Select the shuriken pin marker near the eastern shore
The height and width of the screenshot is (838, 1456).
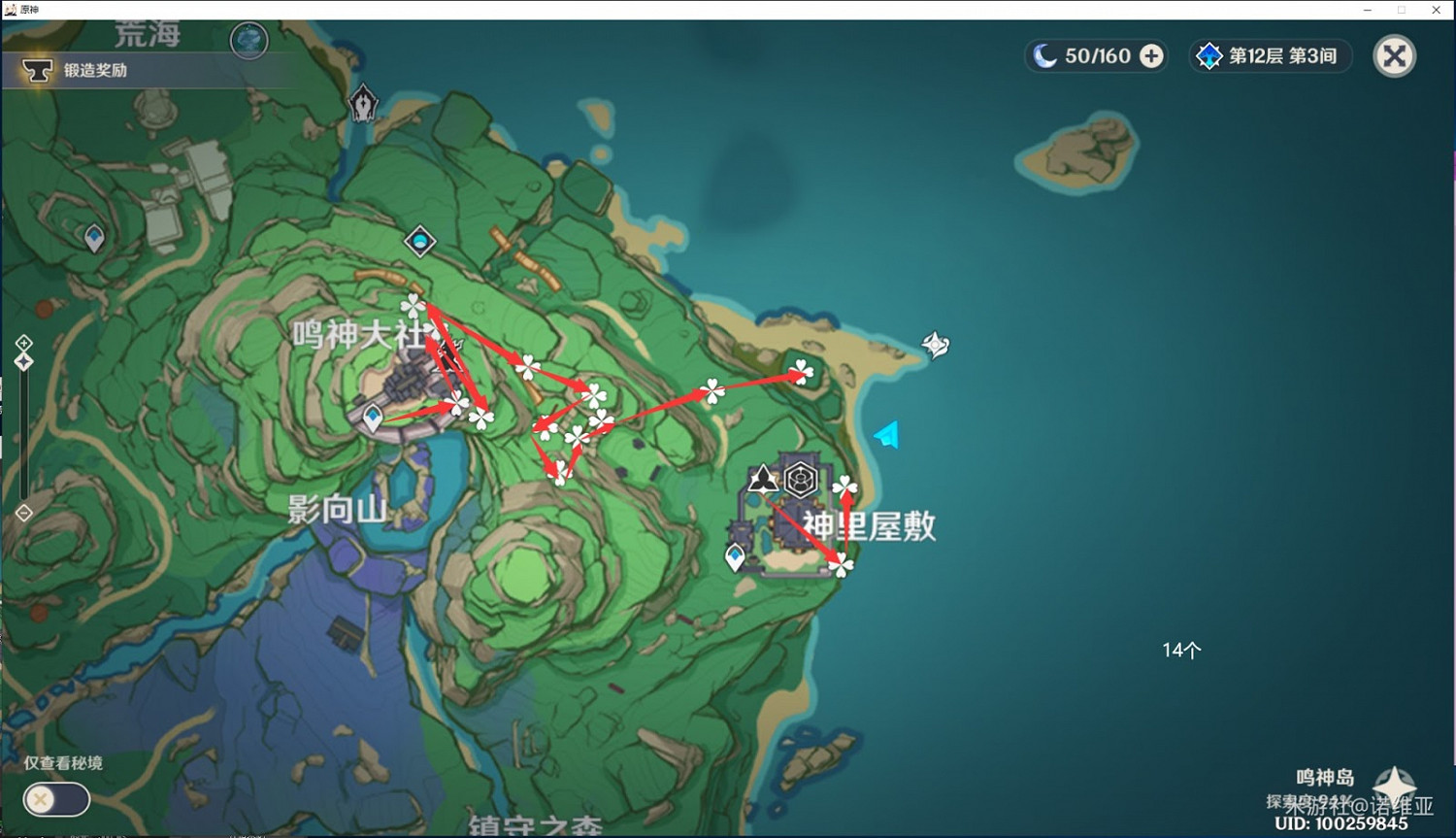tap(933, 343)
